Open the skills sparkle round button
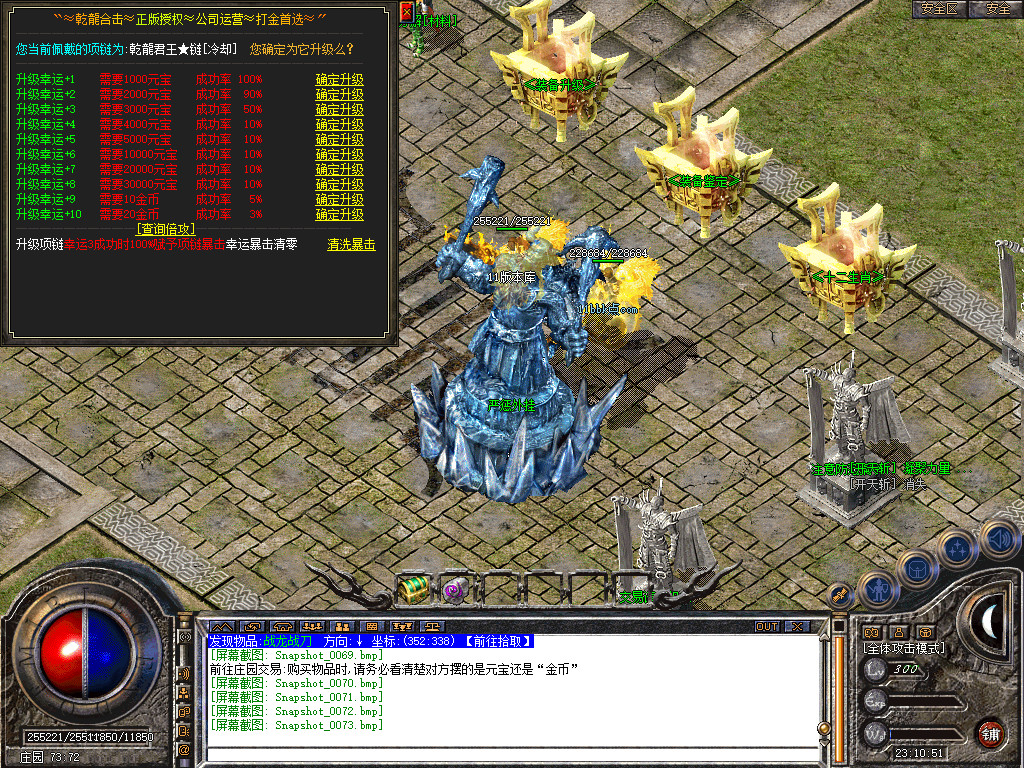 pos(958,549)
